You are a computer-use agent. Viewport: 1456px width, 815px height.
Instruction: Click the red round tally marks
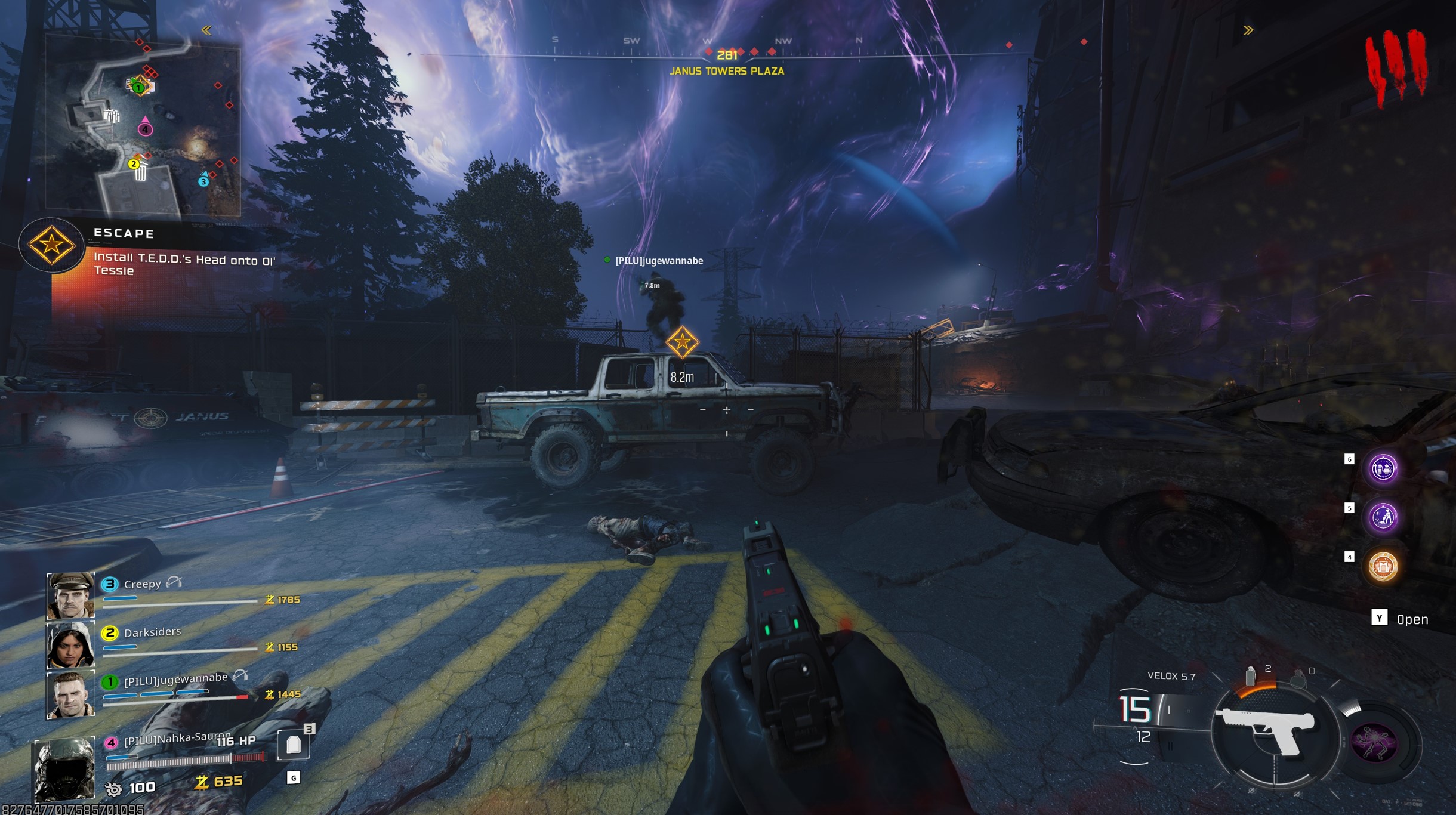point(1396,67)
